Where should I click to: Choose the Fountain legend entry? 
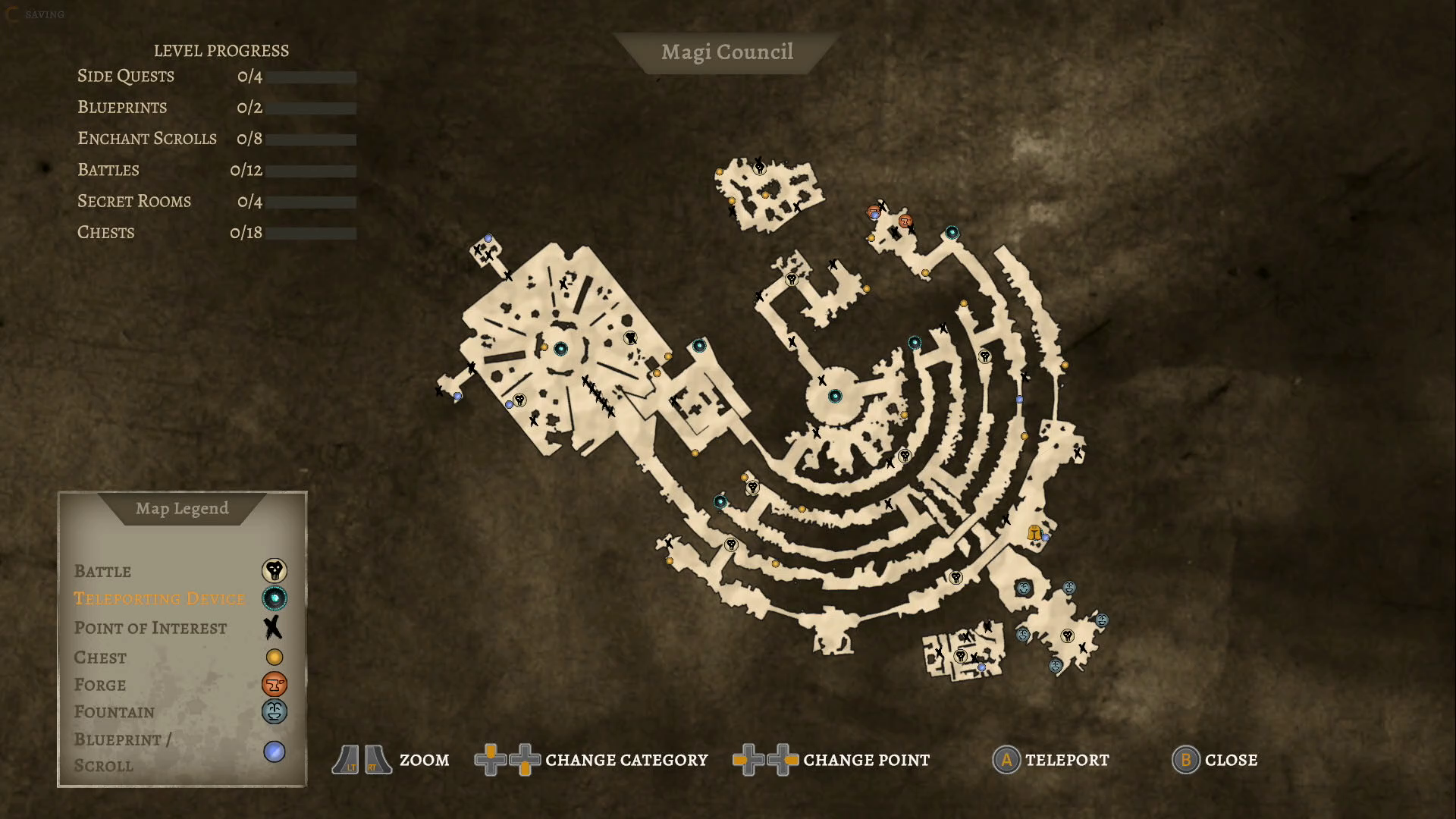point(114,712)
